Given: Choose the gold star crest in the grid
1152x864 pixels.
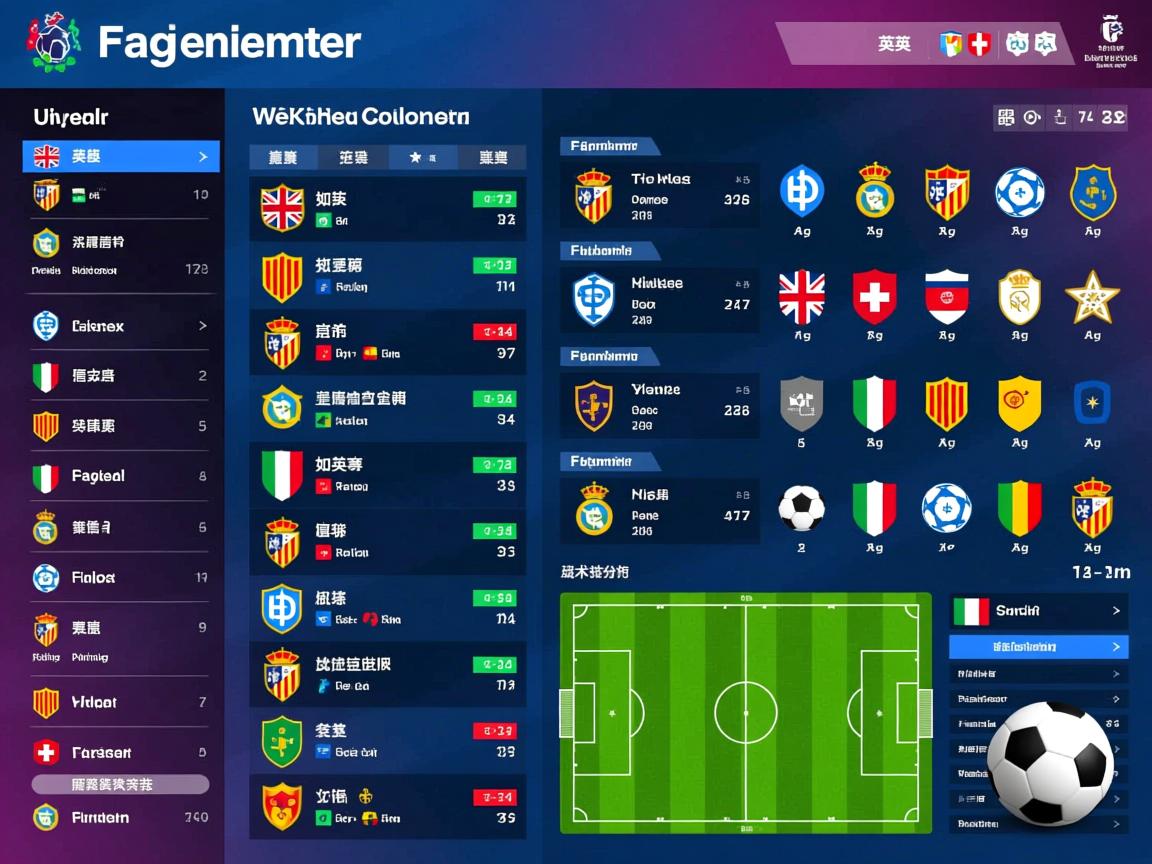Looking at the screenshot, I should [x=1091, y=297].
